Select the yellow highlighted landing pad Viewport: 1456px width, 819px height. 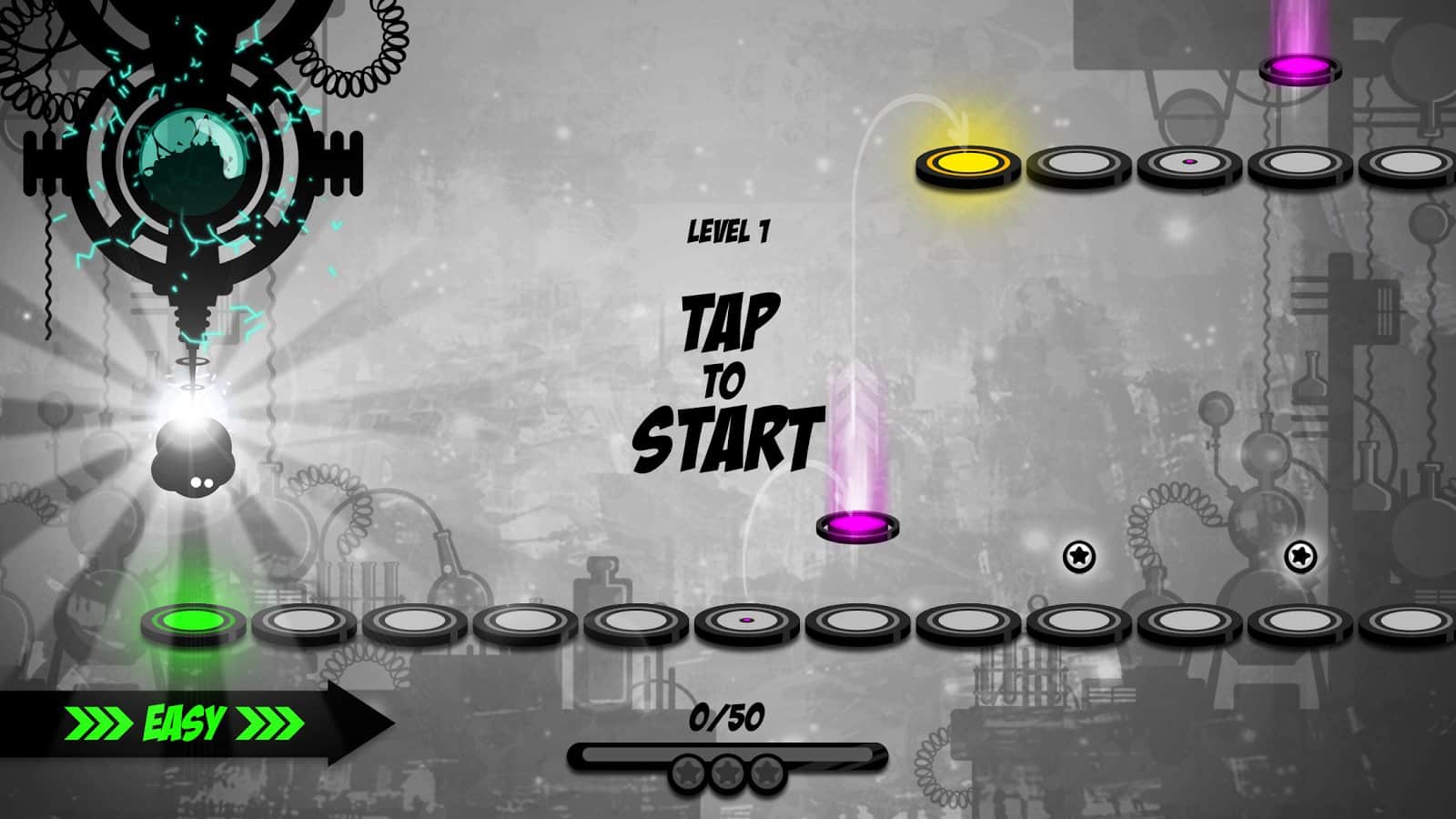coord(963,166)
